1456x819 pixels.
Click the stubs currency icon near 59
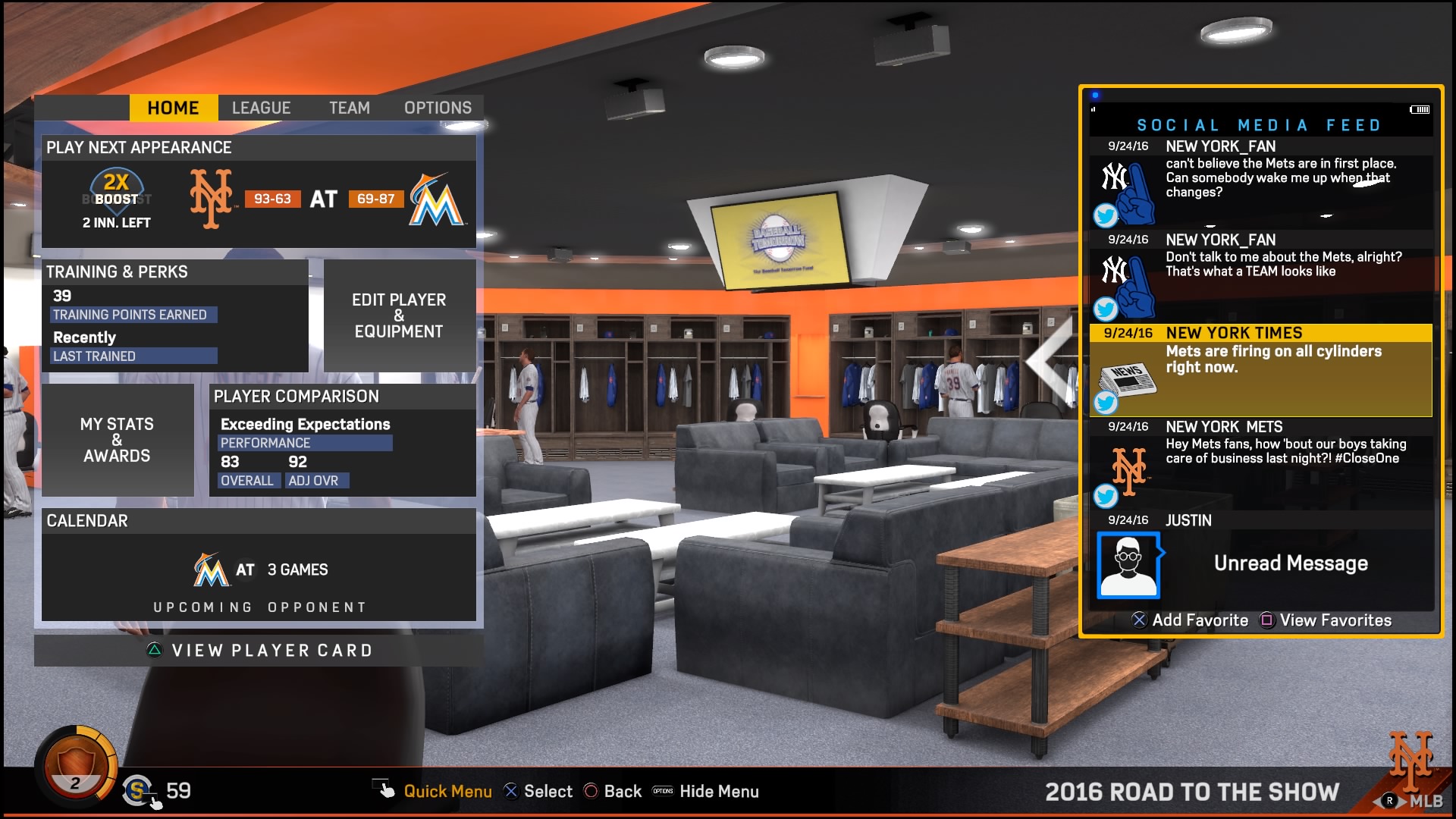pyautogui.click(x=135, y=791)
